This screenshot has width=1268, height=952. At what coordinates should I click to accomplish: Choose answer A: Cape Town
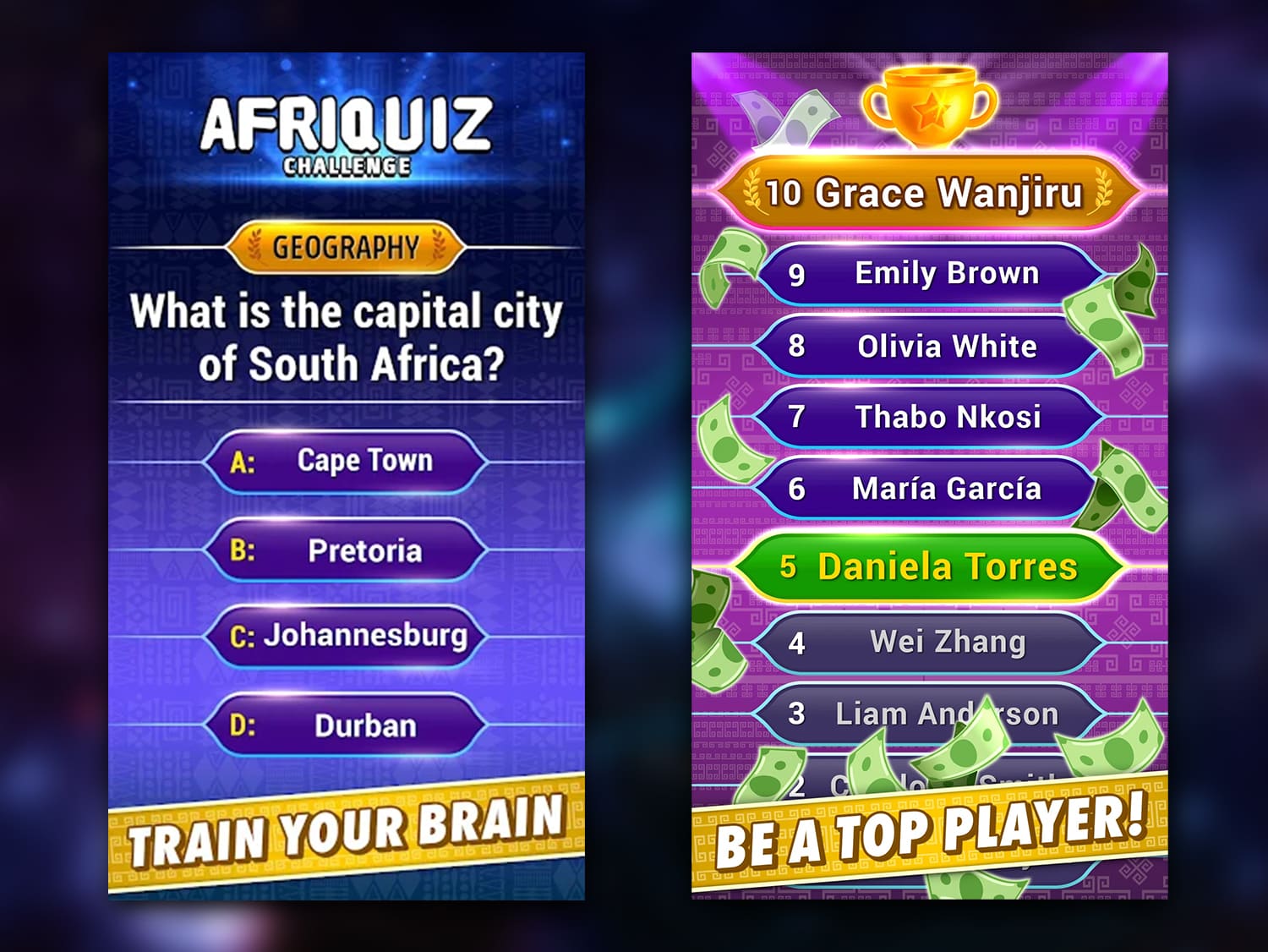tap(347, 462)
